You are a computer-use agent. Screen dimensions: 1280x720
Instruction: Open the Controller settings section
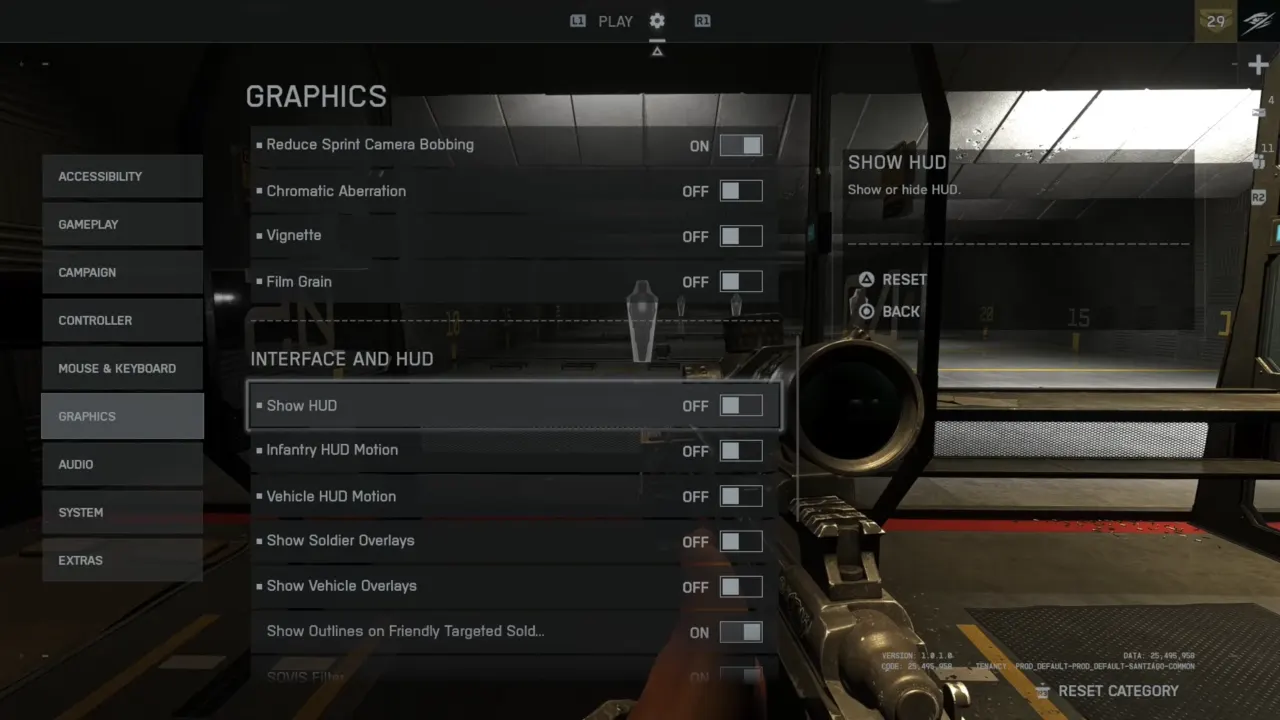point(122,320)
